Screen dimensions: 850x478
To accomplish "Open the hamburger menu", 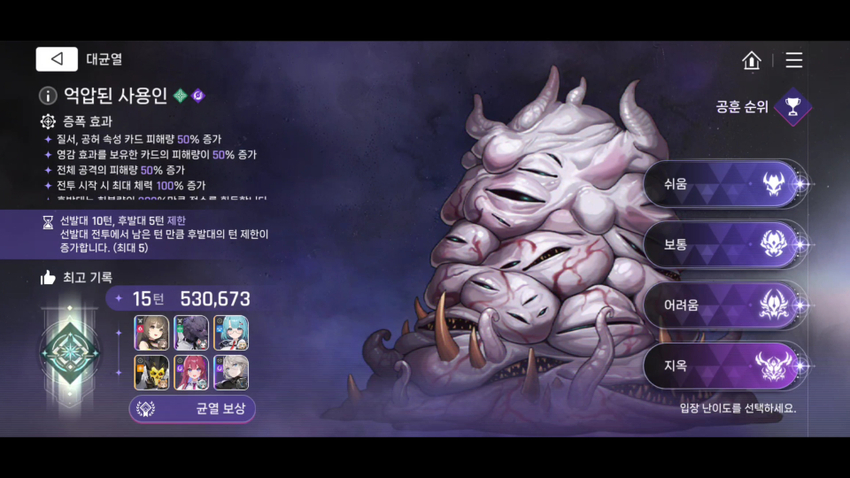I will [x=794, y=60].
